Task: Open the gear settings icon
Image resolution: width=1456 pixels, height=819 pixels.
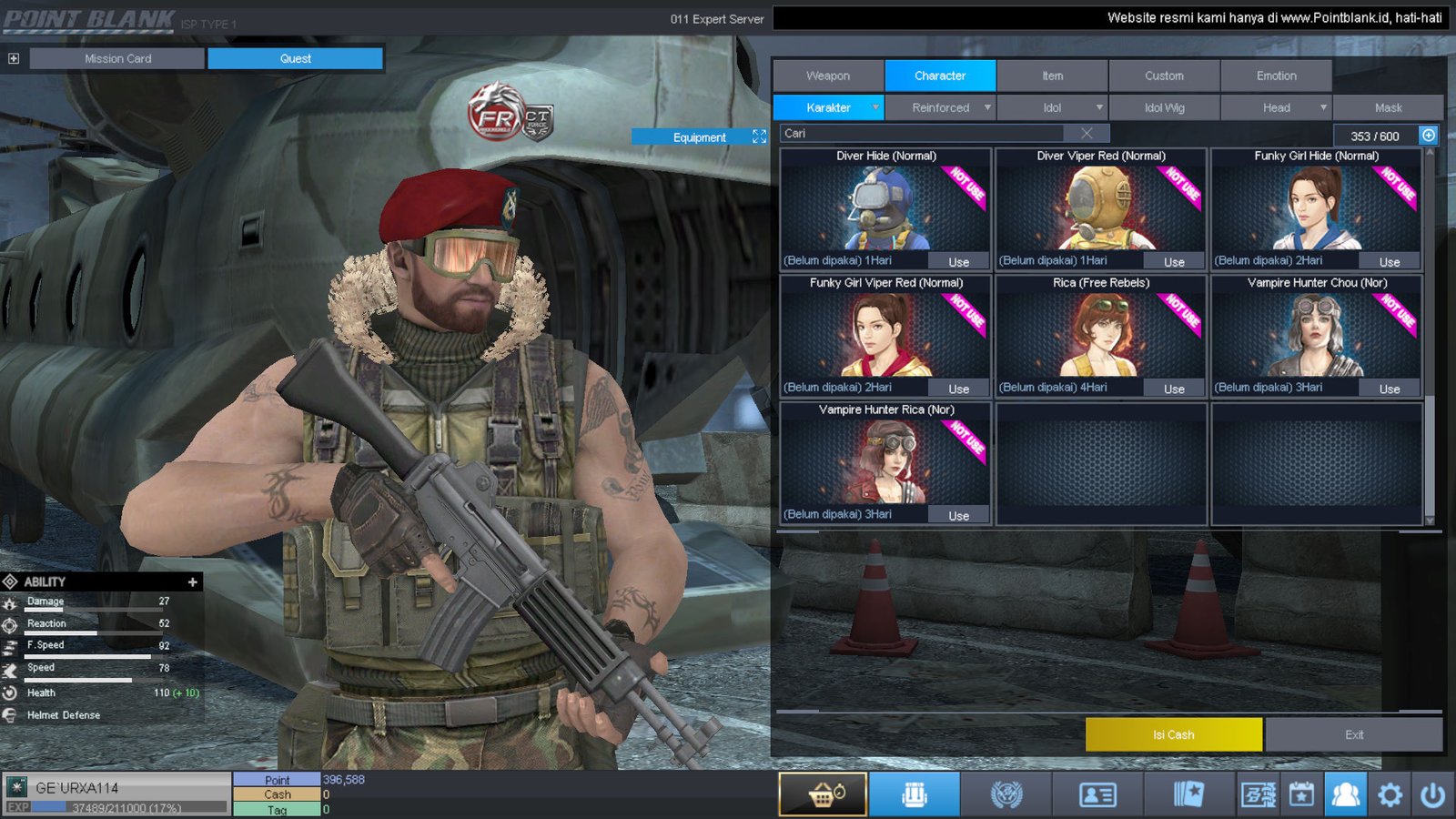Action: [x=1390, y=794]
